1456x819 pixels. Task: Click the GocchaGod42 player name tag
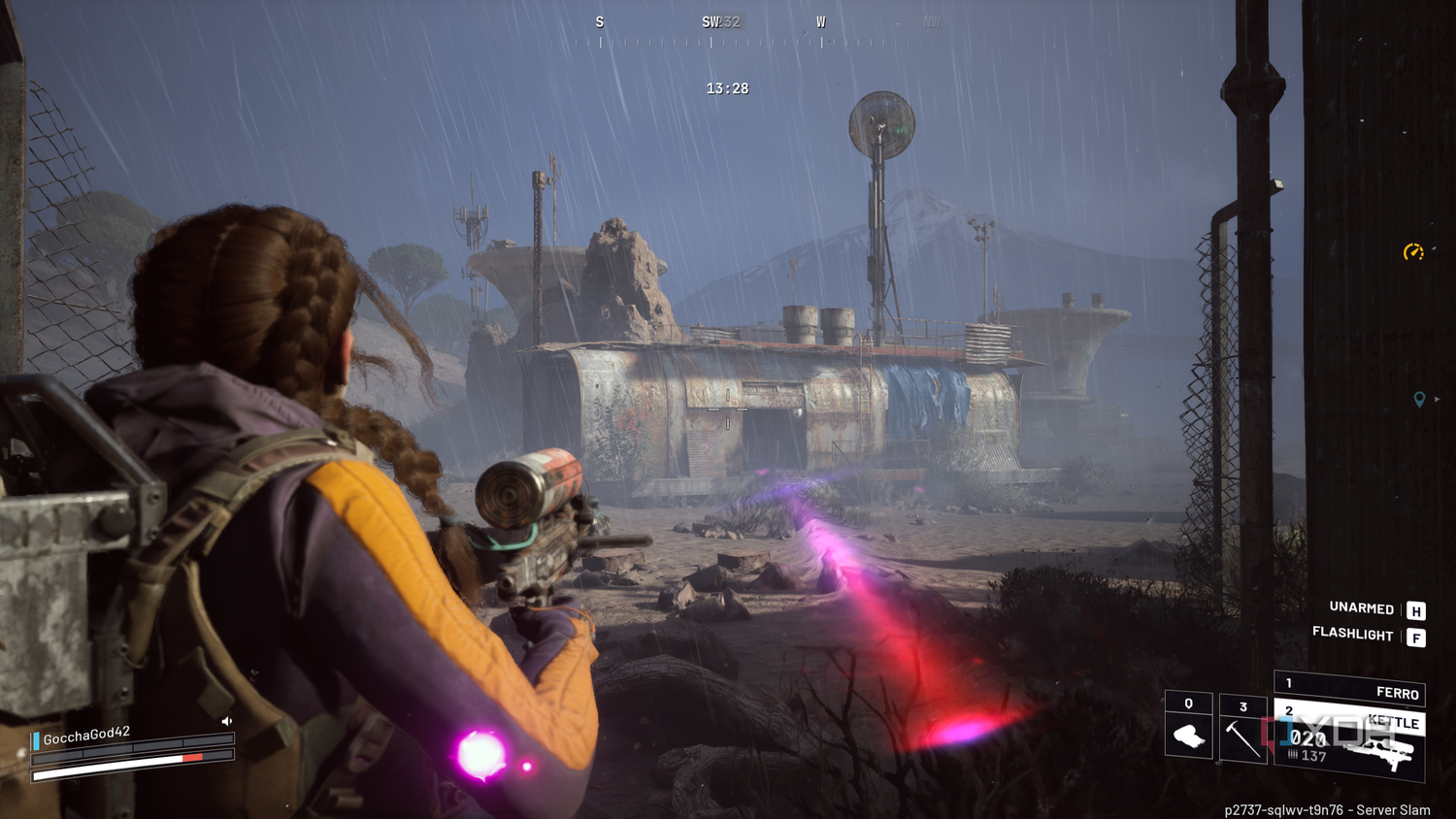click(x=85, y=737)
